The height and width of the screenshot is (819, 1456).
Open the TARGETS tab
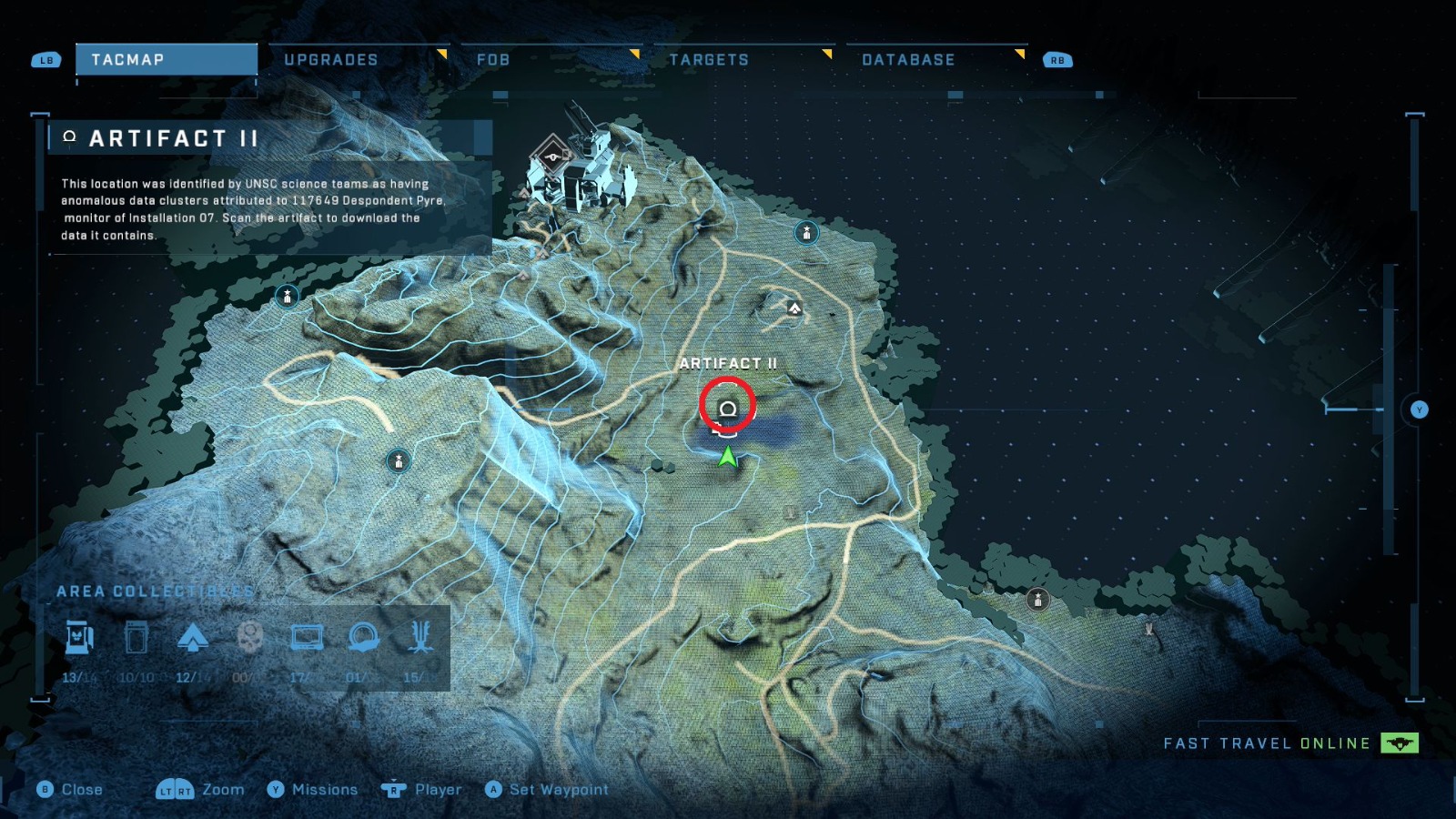pyautogui.click(x=710, y=59)
